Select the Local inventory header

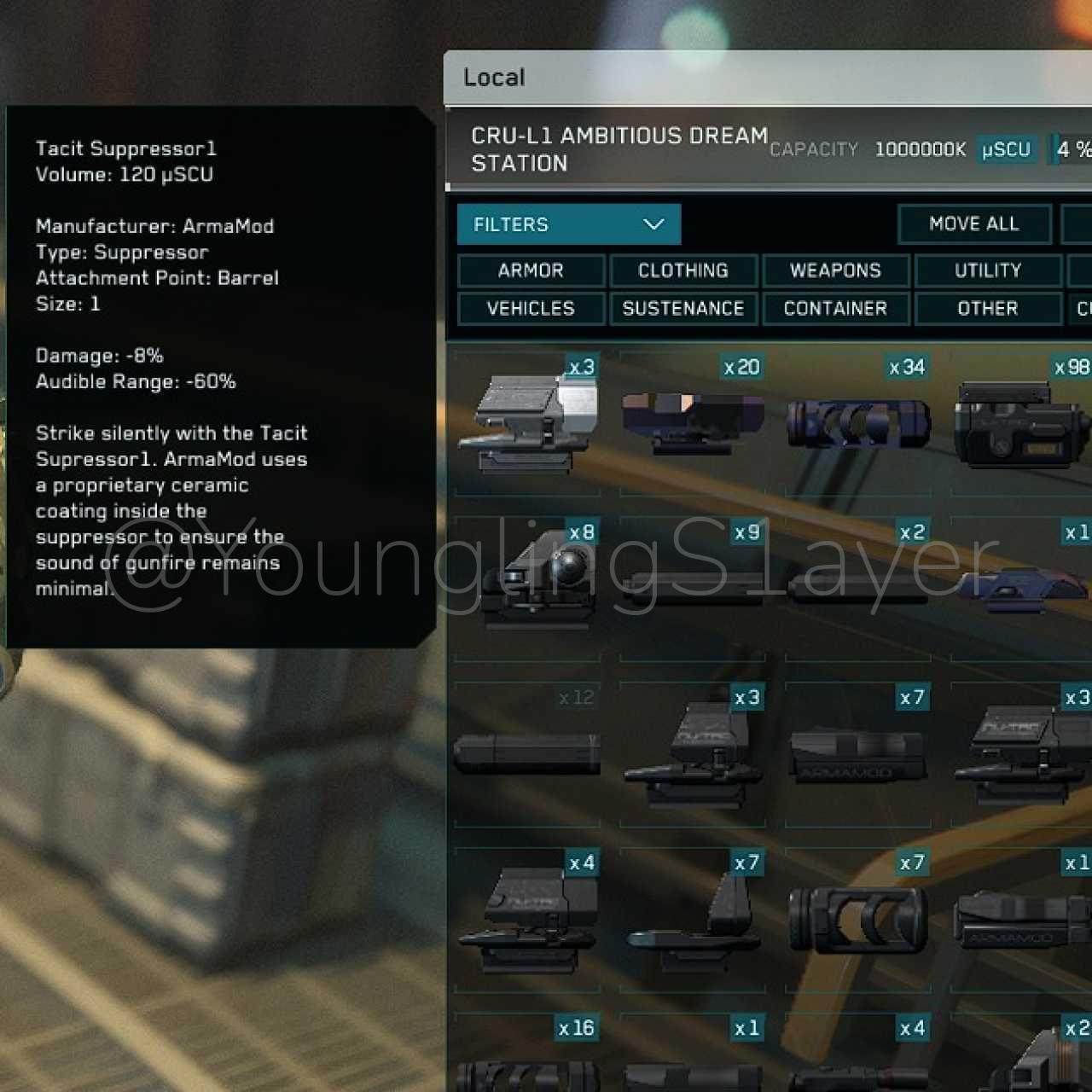[494, 78]
